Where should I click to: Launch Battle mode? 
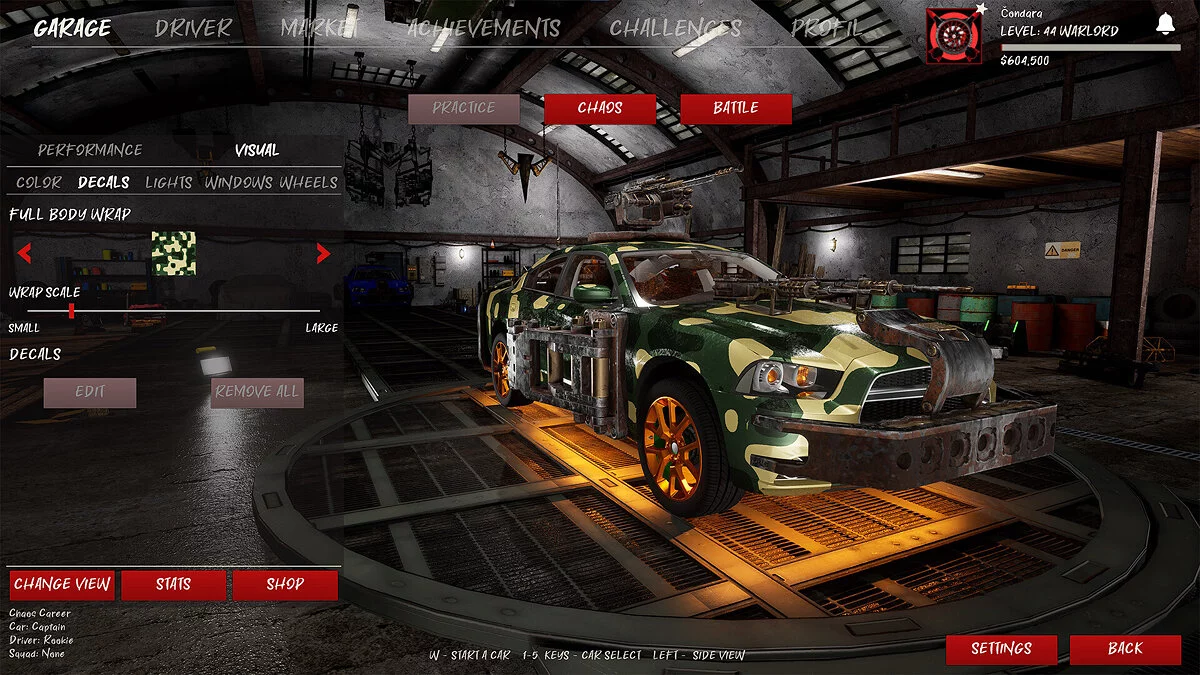[736, 108]
